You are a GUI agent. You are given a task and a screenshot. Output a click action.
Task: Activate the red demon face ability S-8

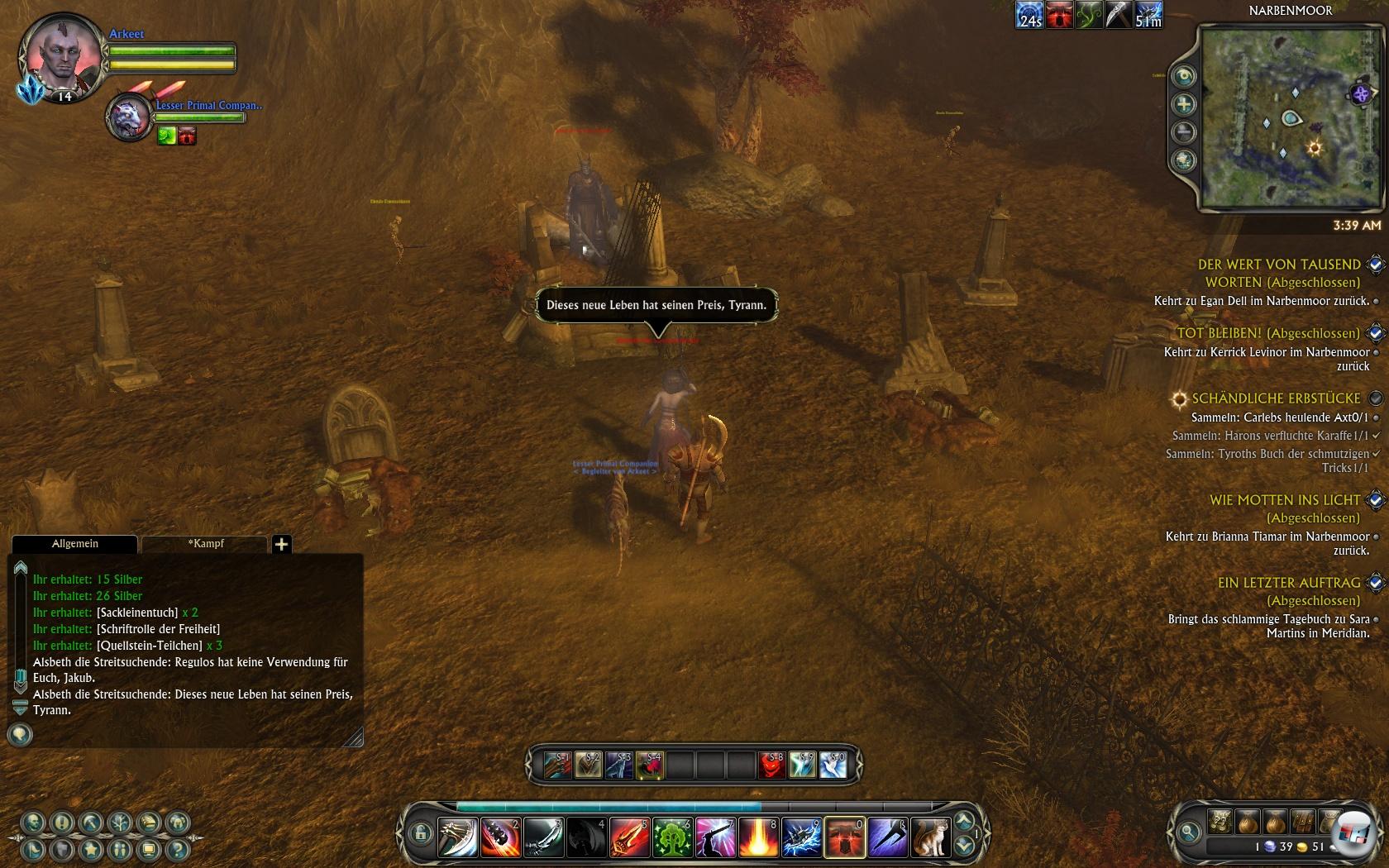click(771, 765)
